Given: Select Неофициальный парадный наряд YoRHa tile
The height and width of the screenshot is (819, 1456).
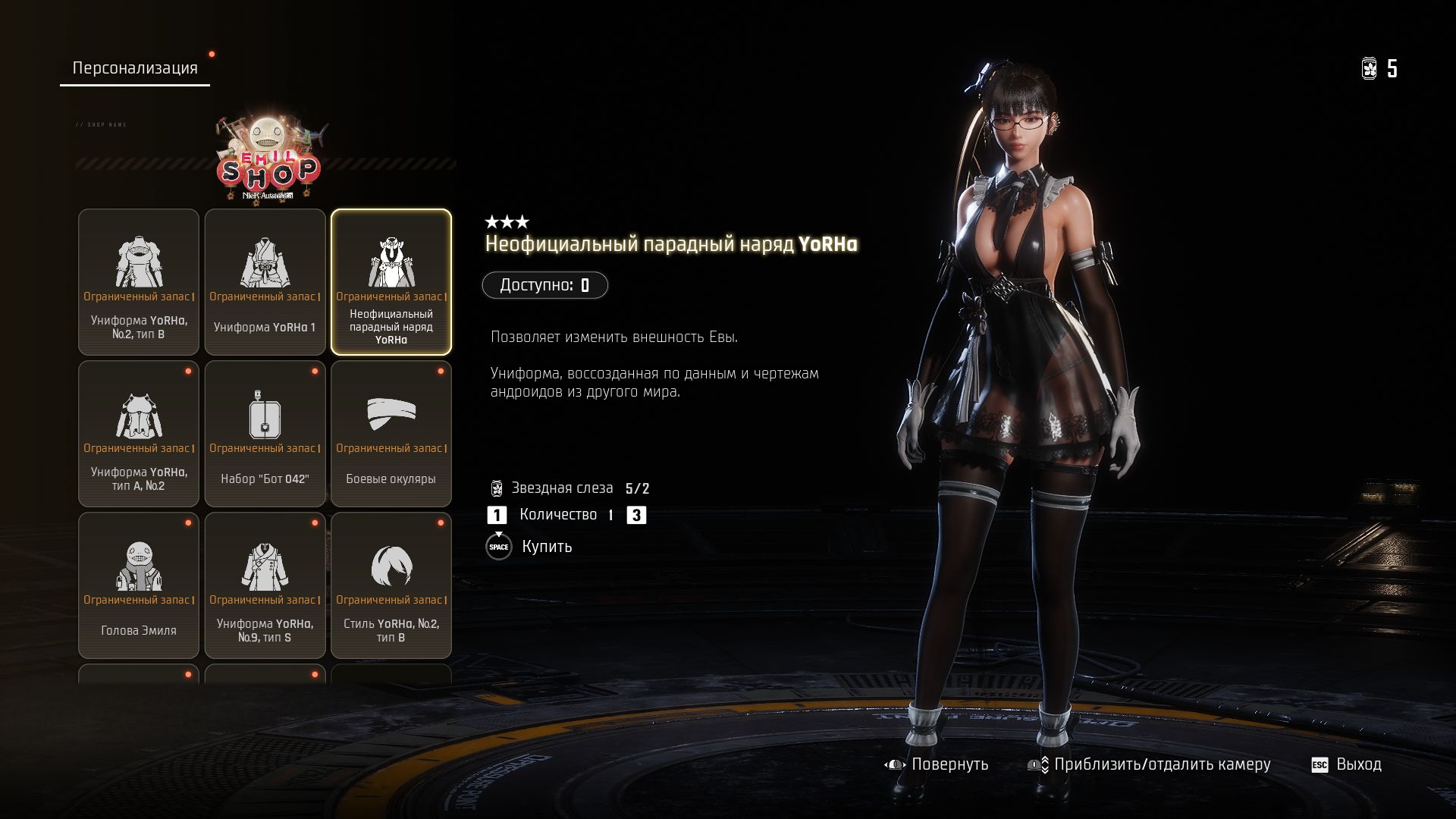Looking at the screenshot, I should (391, 282).
